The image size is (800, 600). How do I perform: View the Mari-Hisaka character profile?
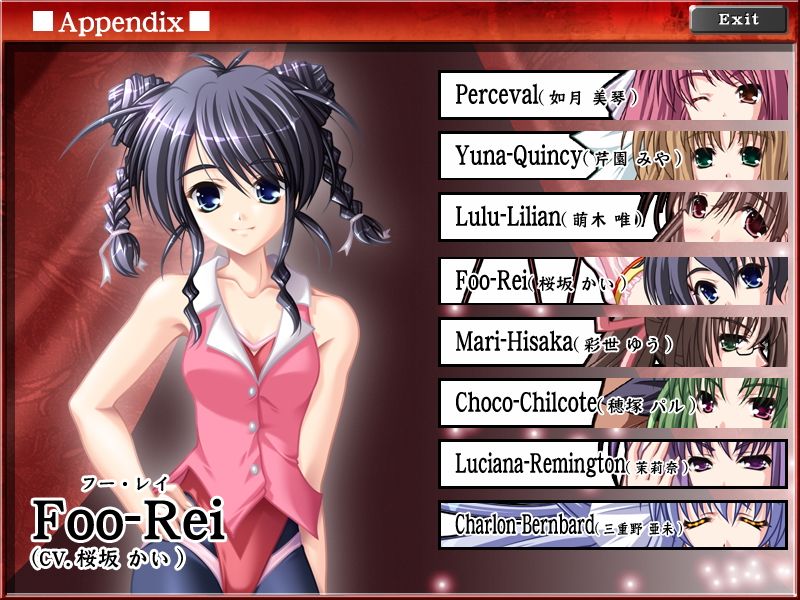pyautogui.click(x=612, y=342)
